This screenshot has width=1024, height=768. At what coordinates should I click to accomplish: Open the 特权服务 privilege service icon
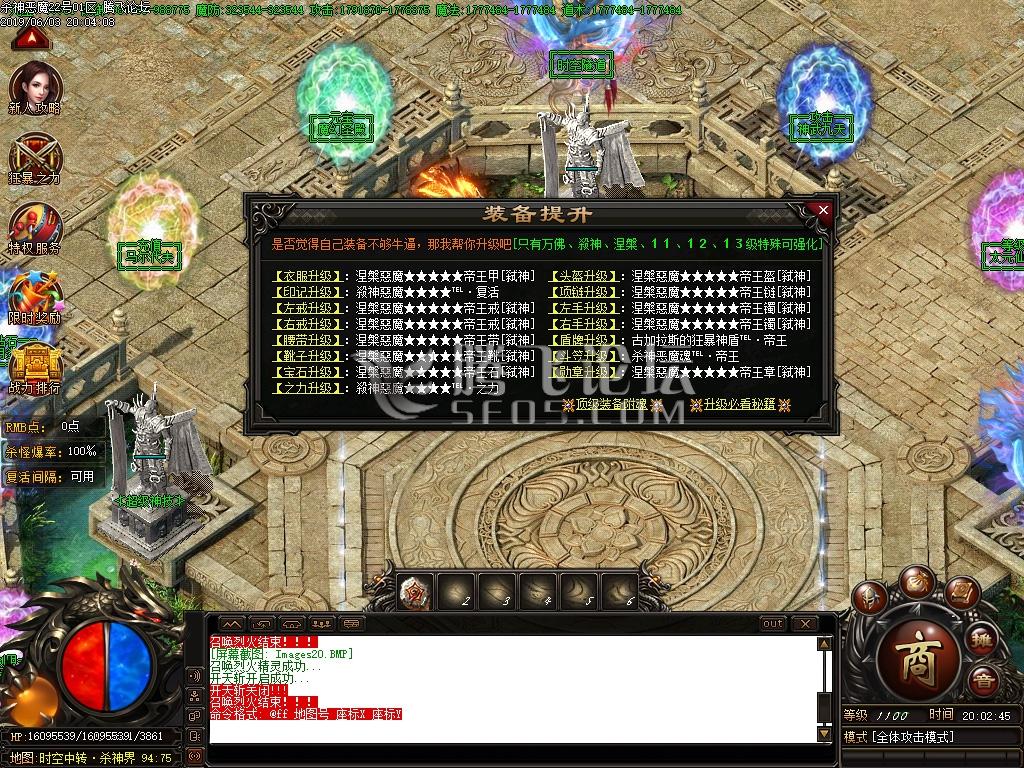[36, 228]
